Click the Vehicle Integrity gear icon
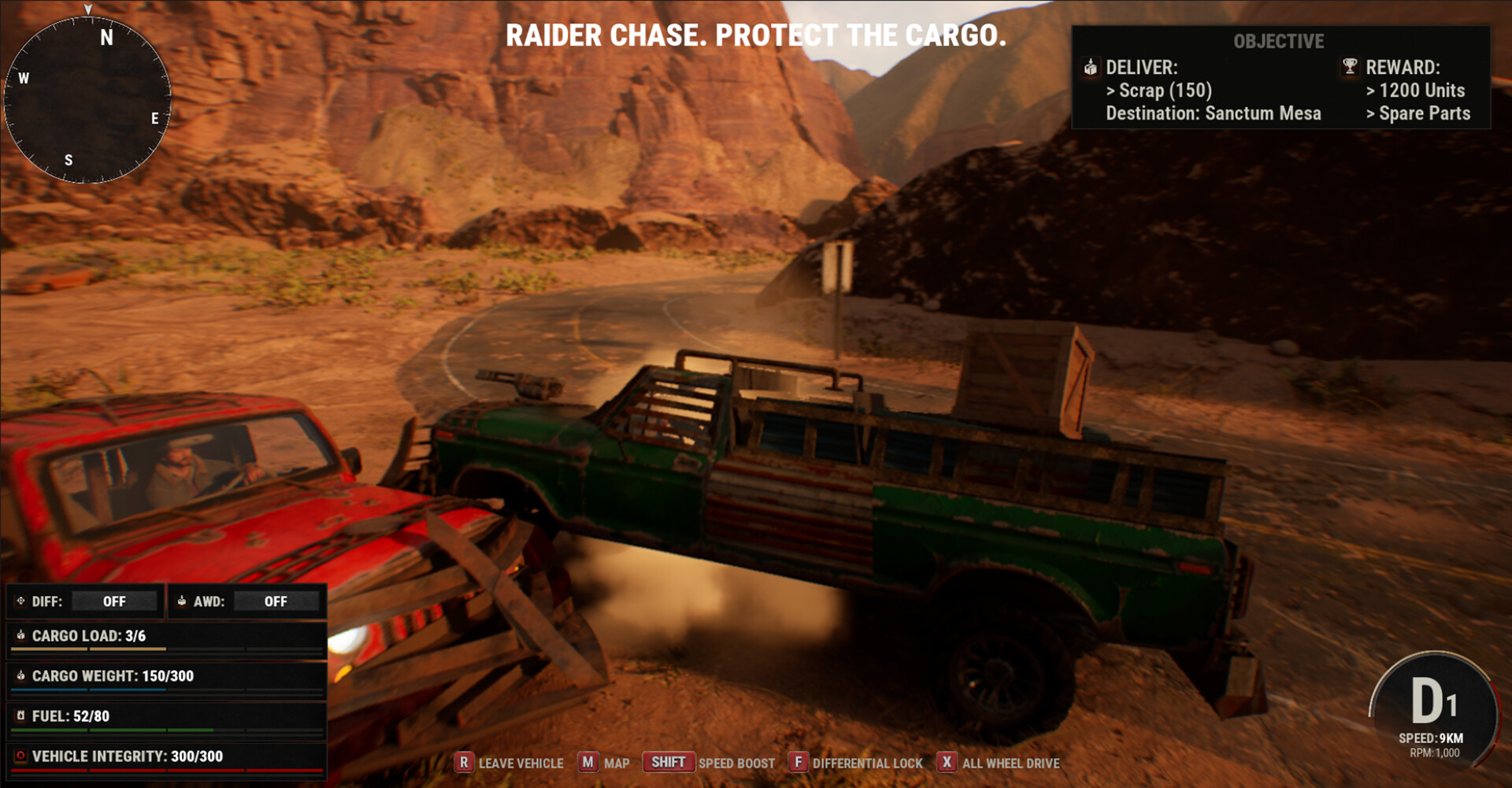Screen dimensions: 1512x788 pos(20,755)
